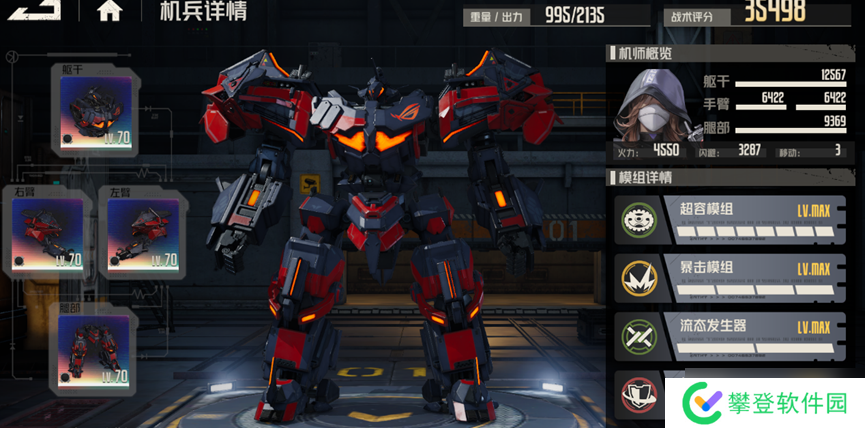865x428 pixels.
Task: Go back using the return arrow
Action: (x=37, y=10)
